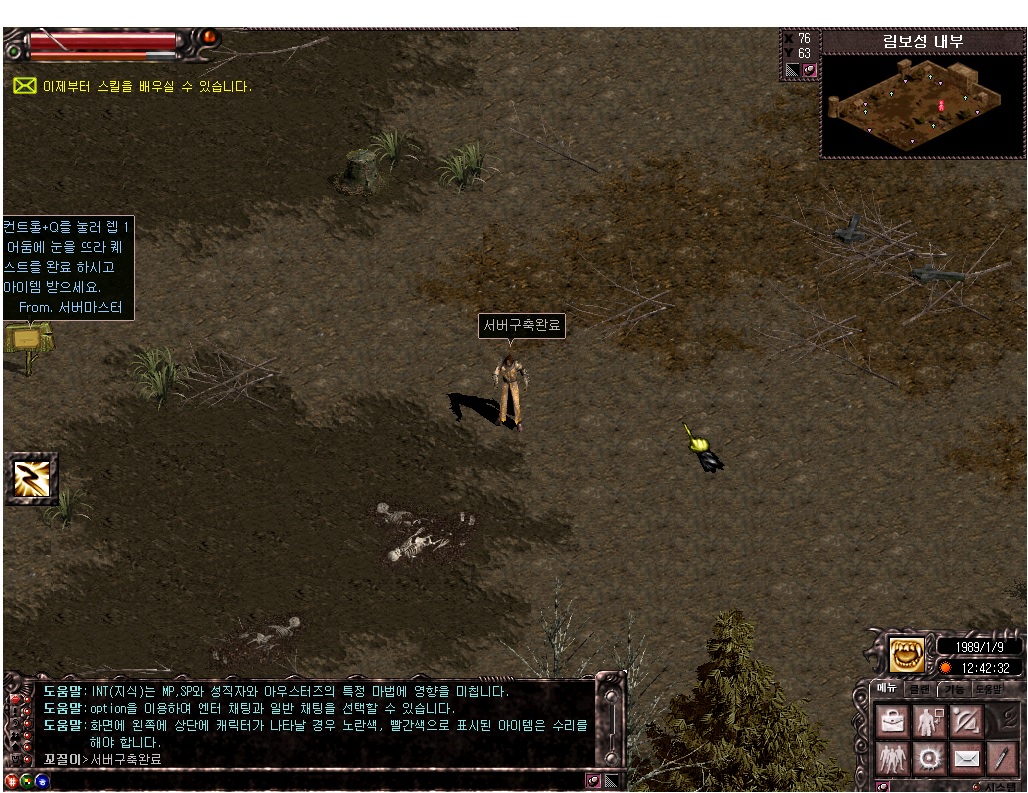Click the 림보성 내부 minimap
1028x793 pixels.
(x=922, y=105)
